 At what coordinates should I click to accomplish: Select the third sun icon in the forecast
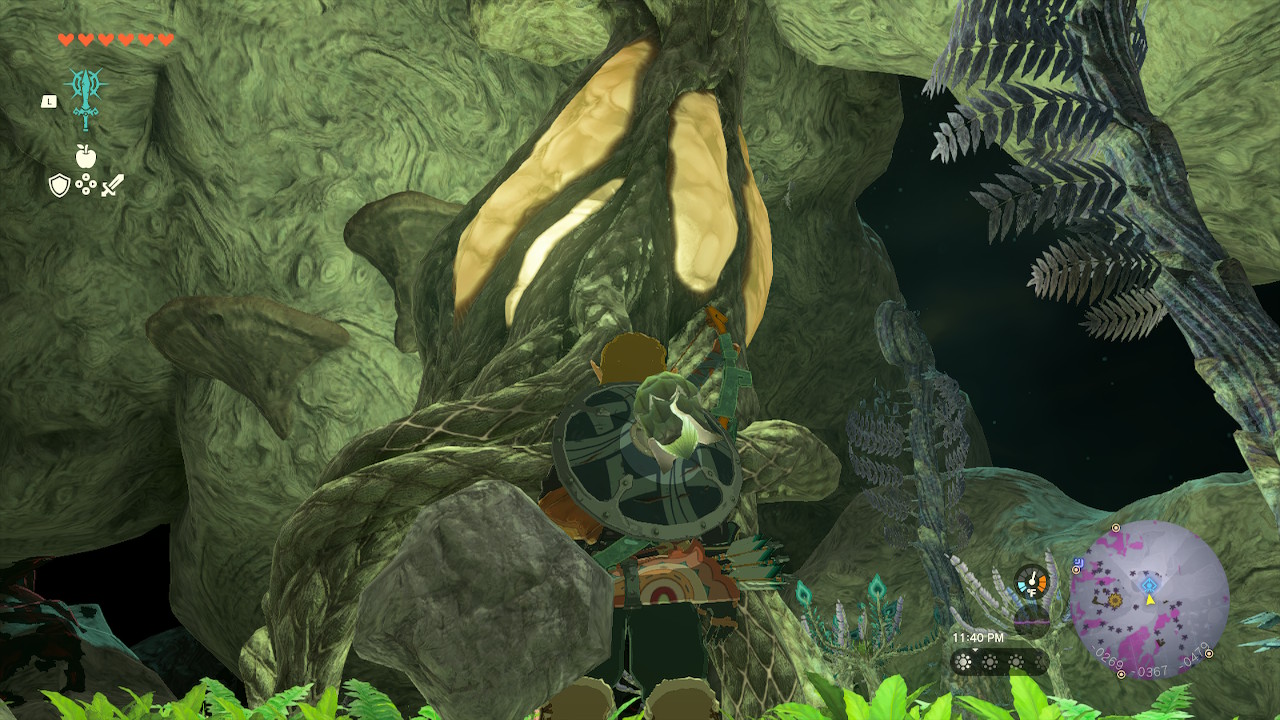1017,661
